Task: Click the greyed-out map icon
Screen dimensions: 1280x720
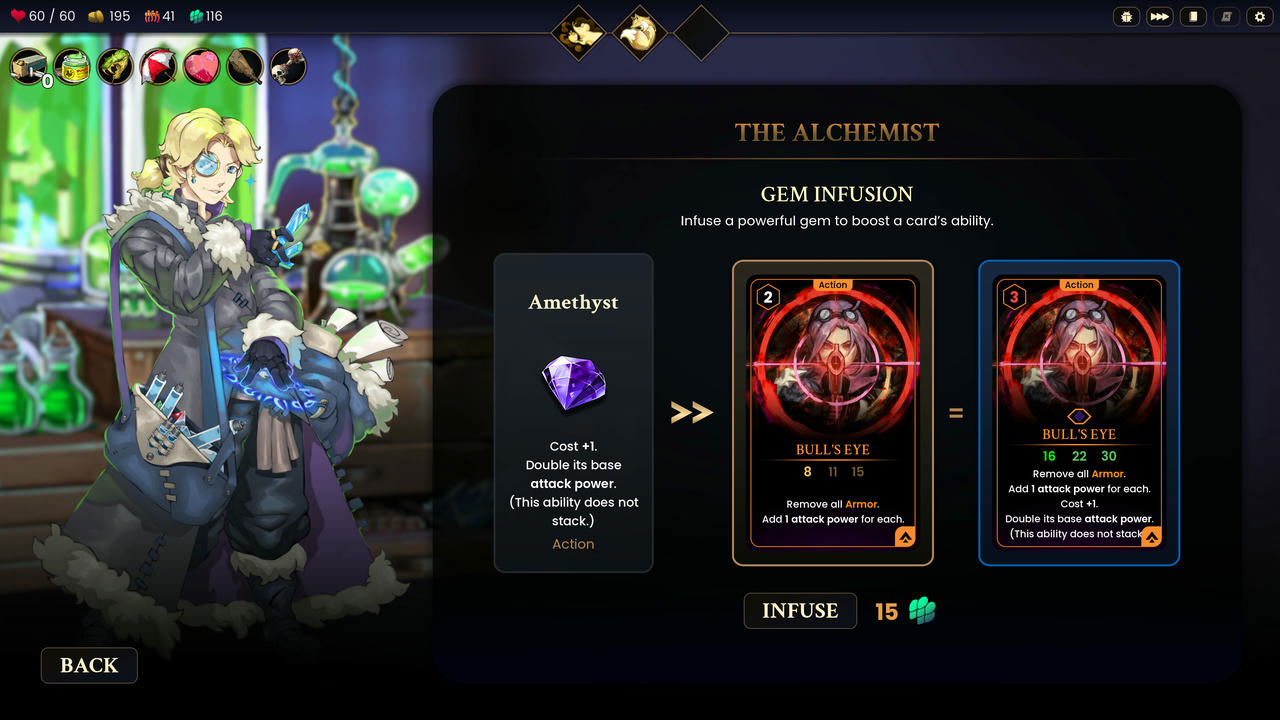Action: click(1226, 17)
